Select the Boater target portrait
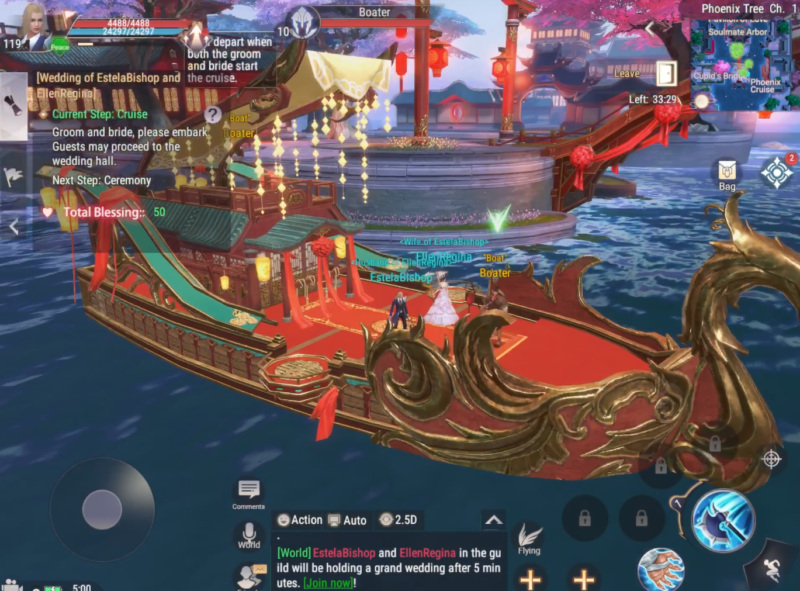Viewport: 800px width, 591px height. [302, 22]
